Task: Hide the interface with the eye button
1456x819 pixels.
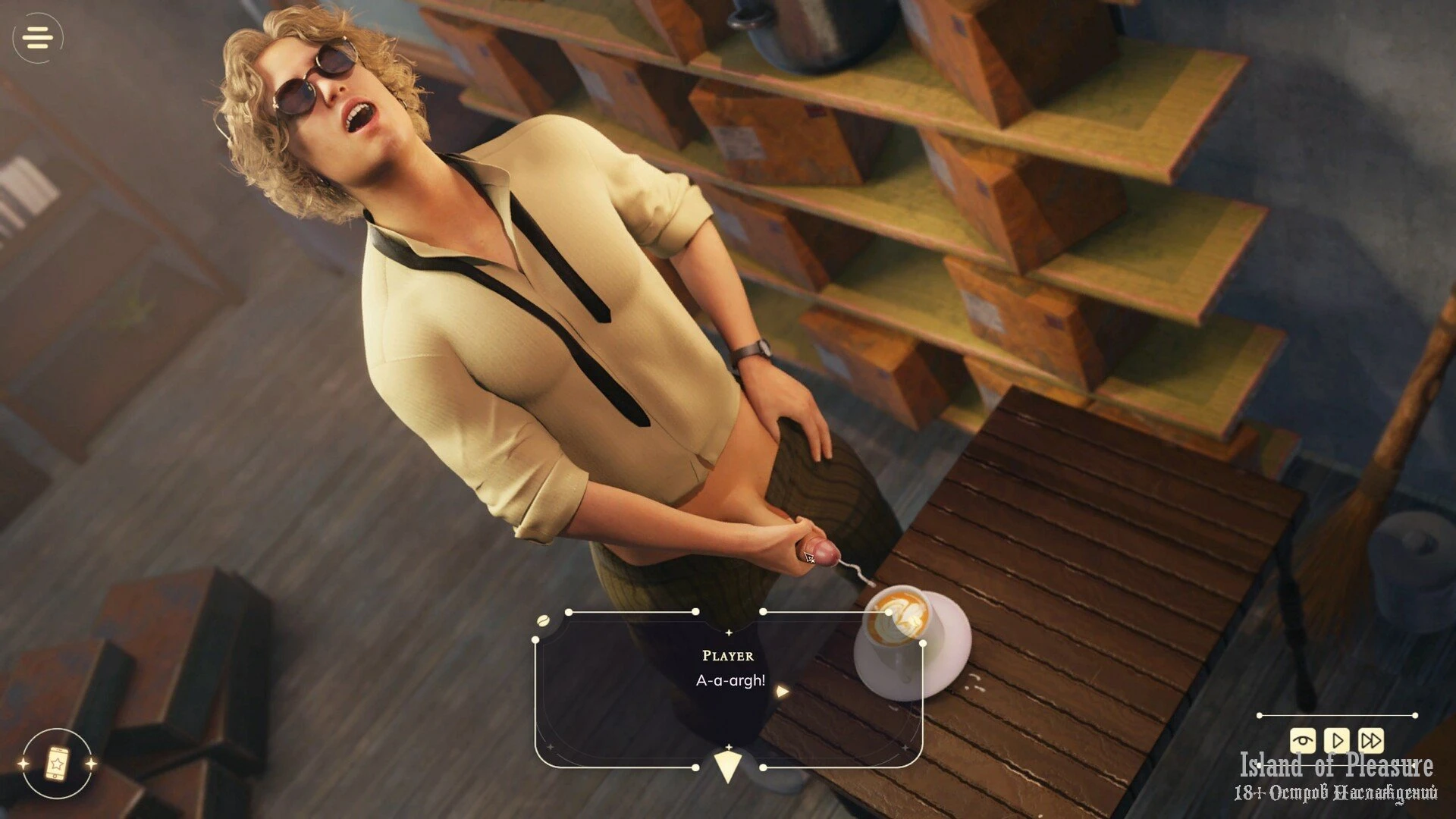Action: 1303,739
